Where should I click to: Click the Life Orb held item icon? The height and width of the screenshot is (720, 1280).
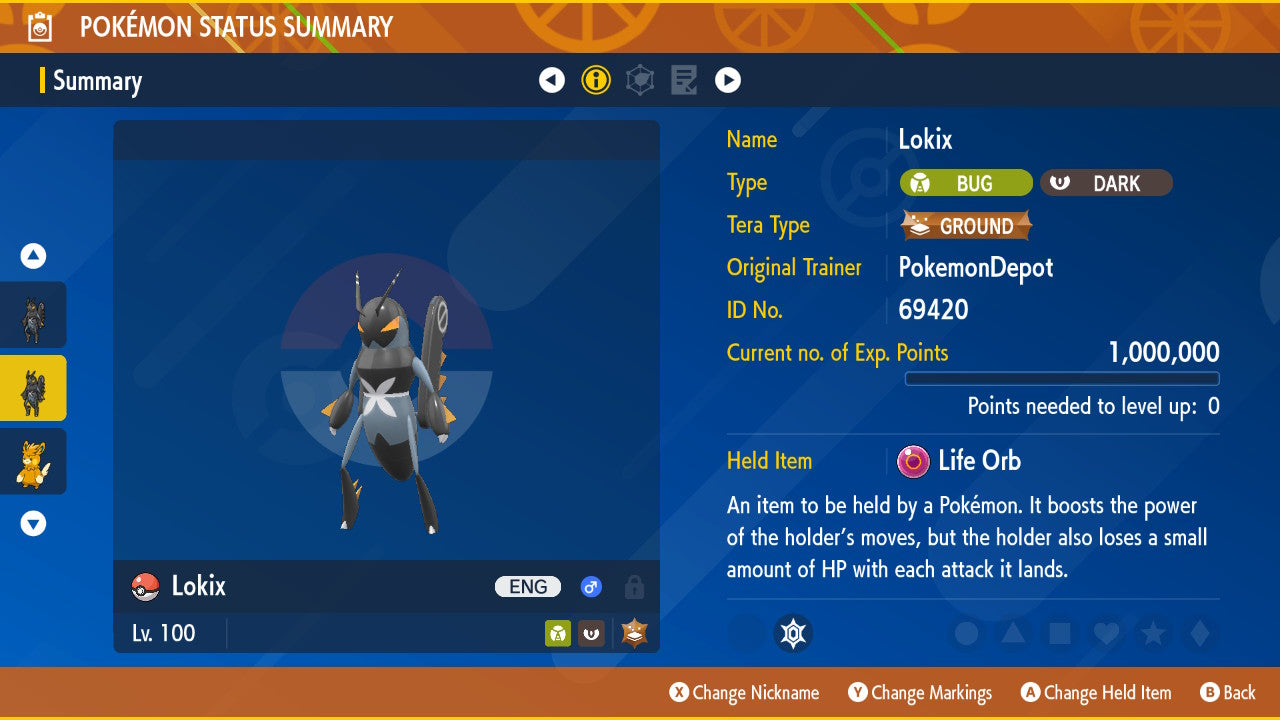pyautogui.click(x=912, y=461)
